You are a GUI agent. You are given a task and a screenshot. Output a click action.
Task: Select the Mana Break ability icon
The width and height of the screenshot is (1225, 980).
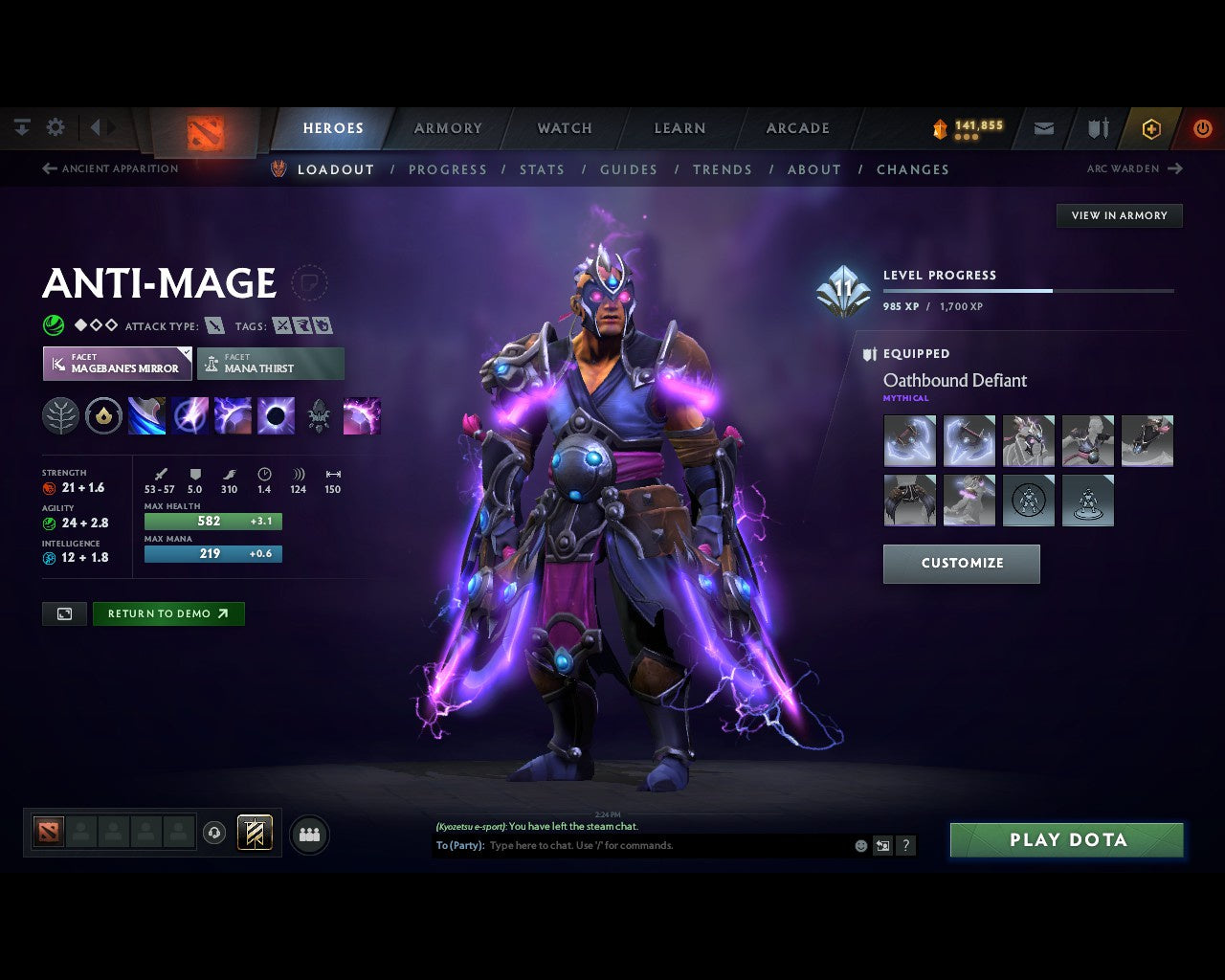pyautogui.click(x=146, y=415)
